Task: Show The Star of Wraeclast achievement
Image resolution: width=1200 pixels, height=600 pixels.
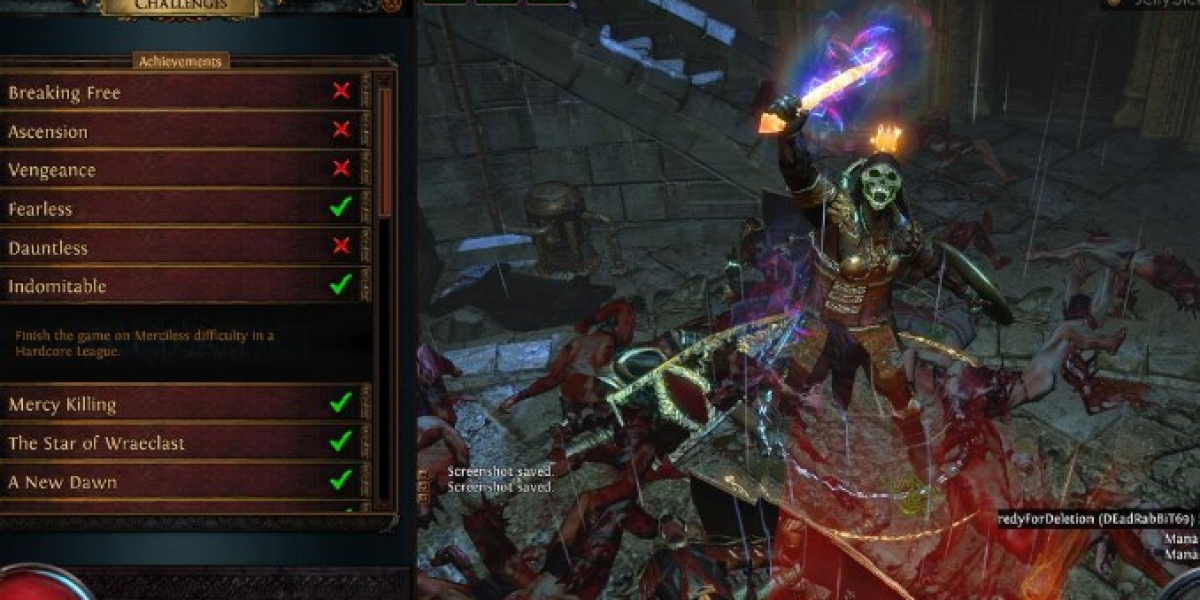Action: (180, 443)
